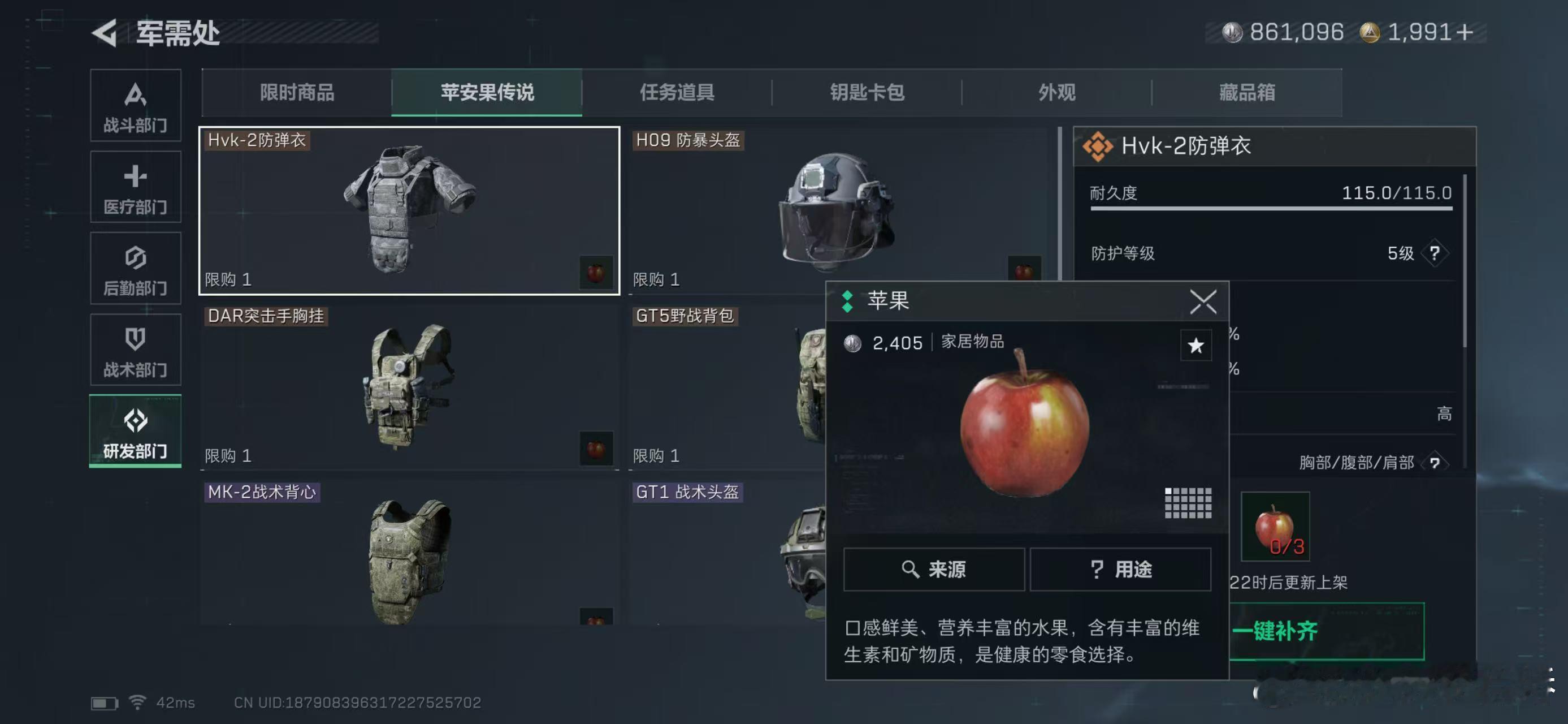
Task: Click the apple 0/3 thumbnail in the detail panel
Action: (1276, 530)
